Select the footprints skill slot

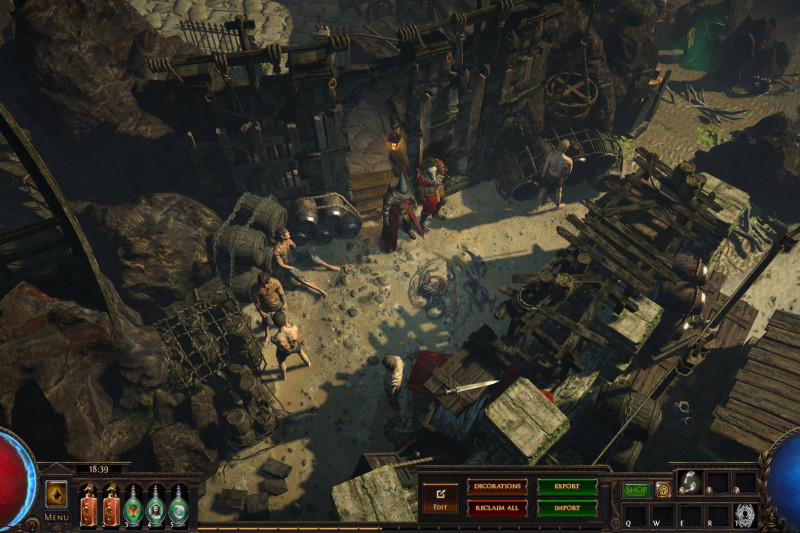(x=689, y=483)
